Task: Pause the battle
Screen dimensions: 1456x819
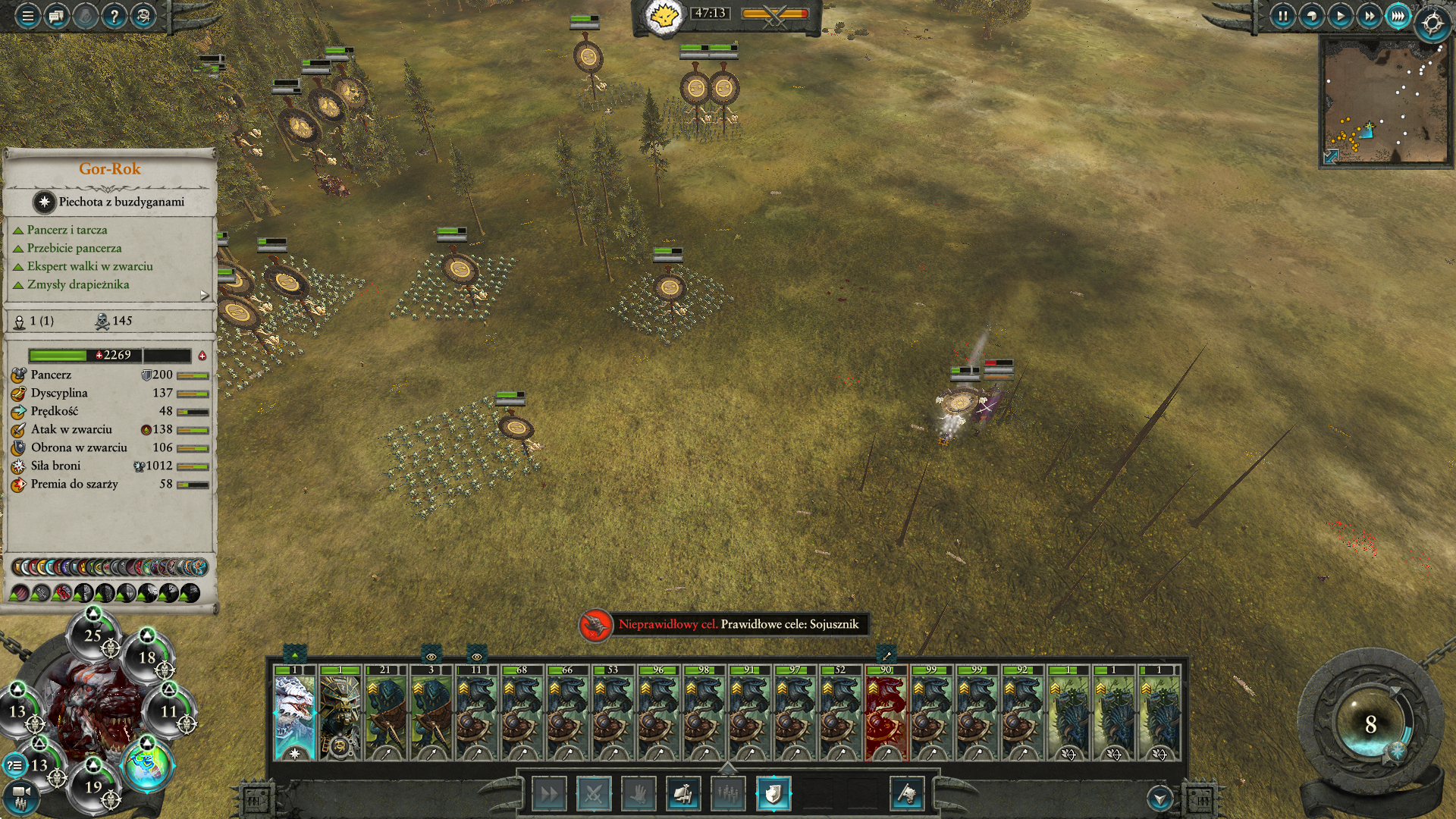Action: coord(1282,16)
